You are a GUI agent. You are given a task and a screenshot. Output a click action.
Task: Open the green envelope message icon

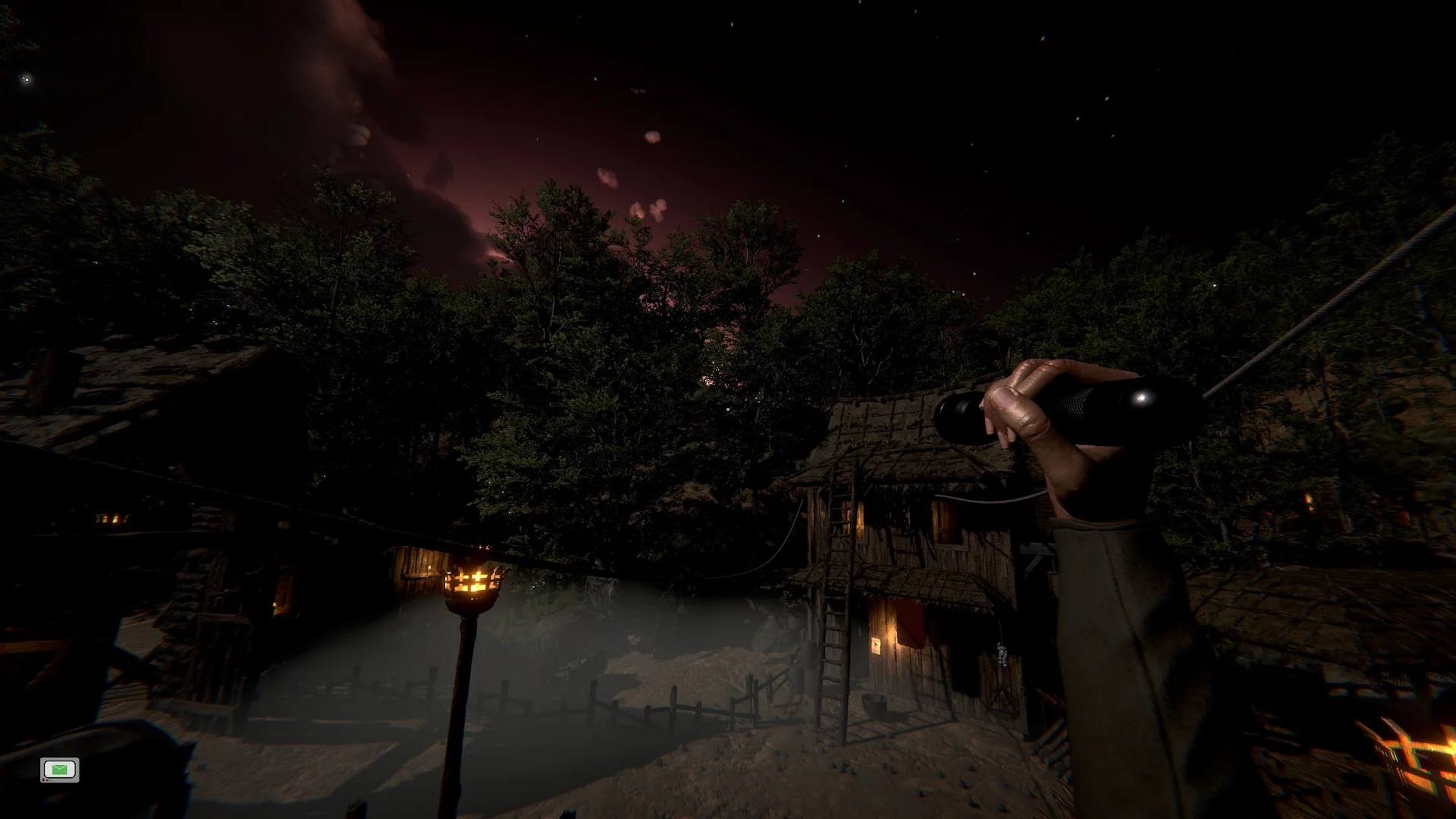pyautogui.click(x=60, y=770)
